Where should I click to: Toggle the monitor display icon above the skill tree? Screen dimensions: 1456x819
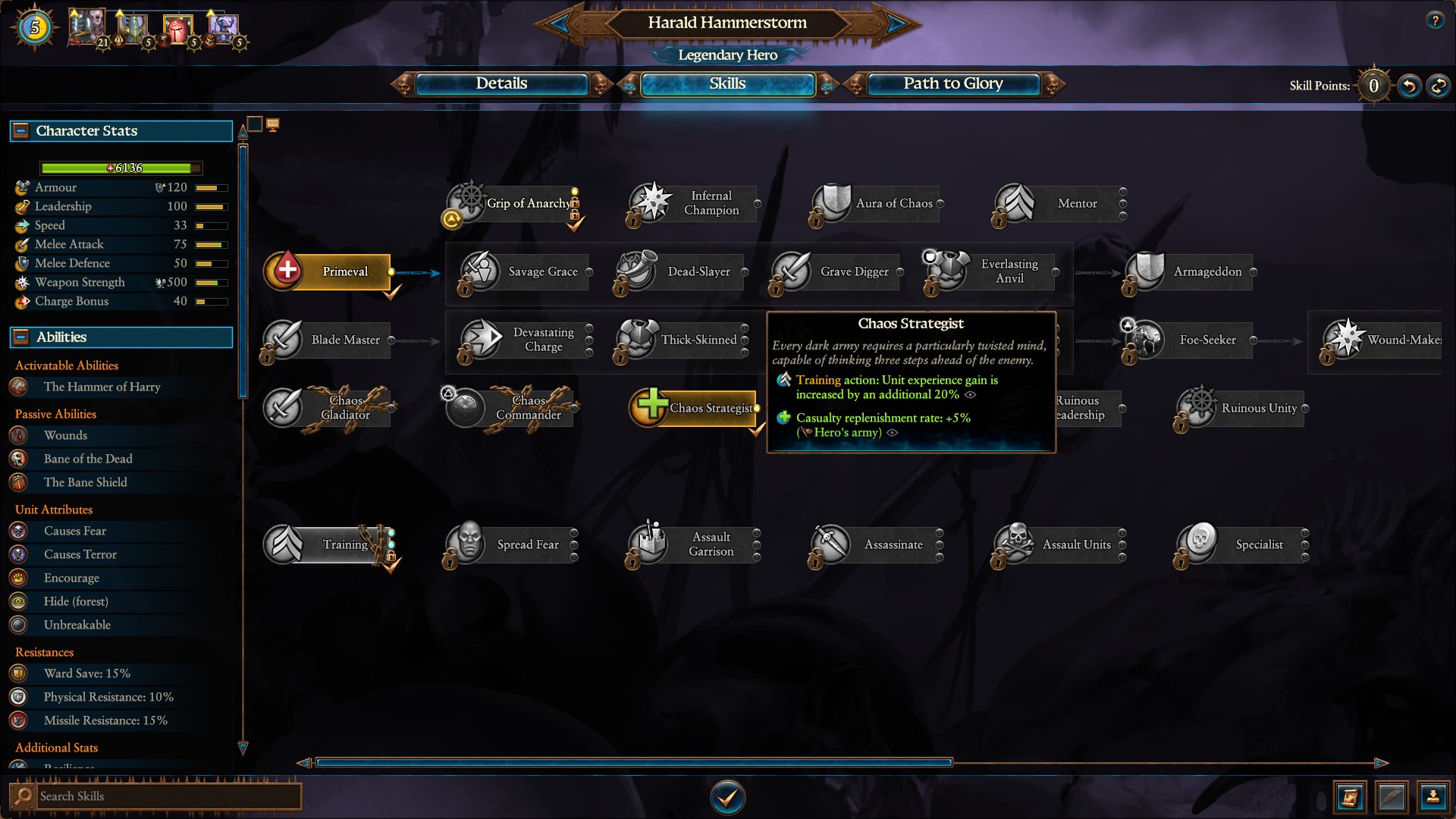click(x=274, y=124)
